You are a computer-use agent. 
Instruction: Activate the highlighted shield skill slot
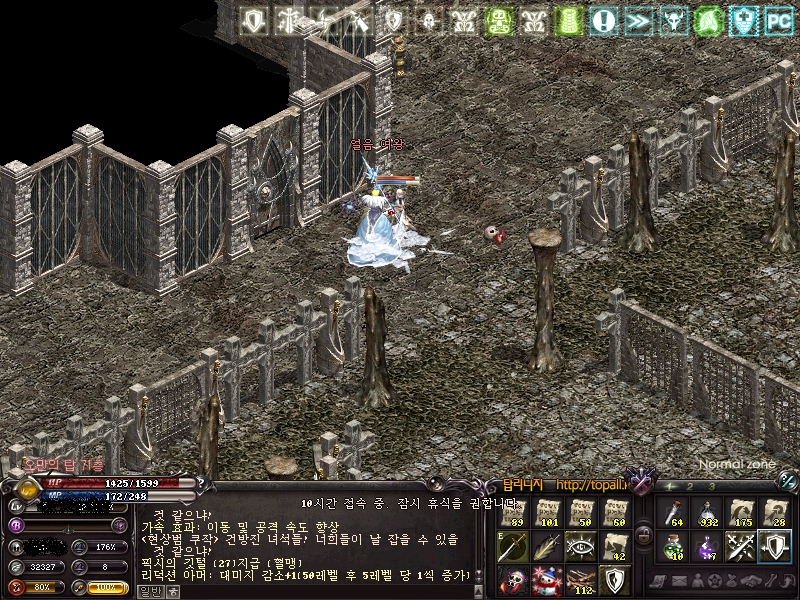(x=775, y=546)
